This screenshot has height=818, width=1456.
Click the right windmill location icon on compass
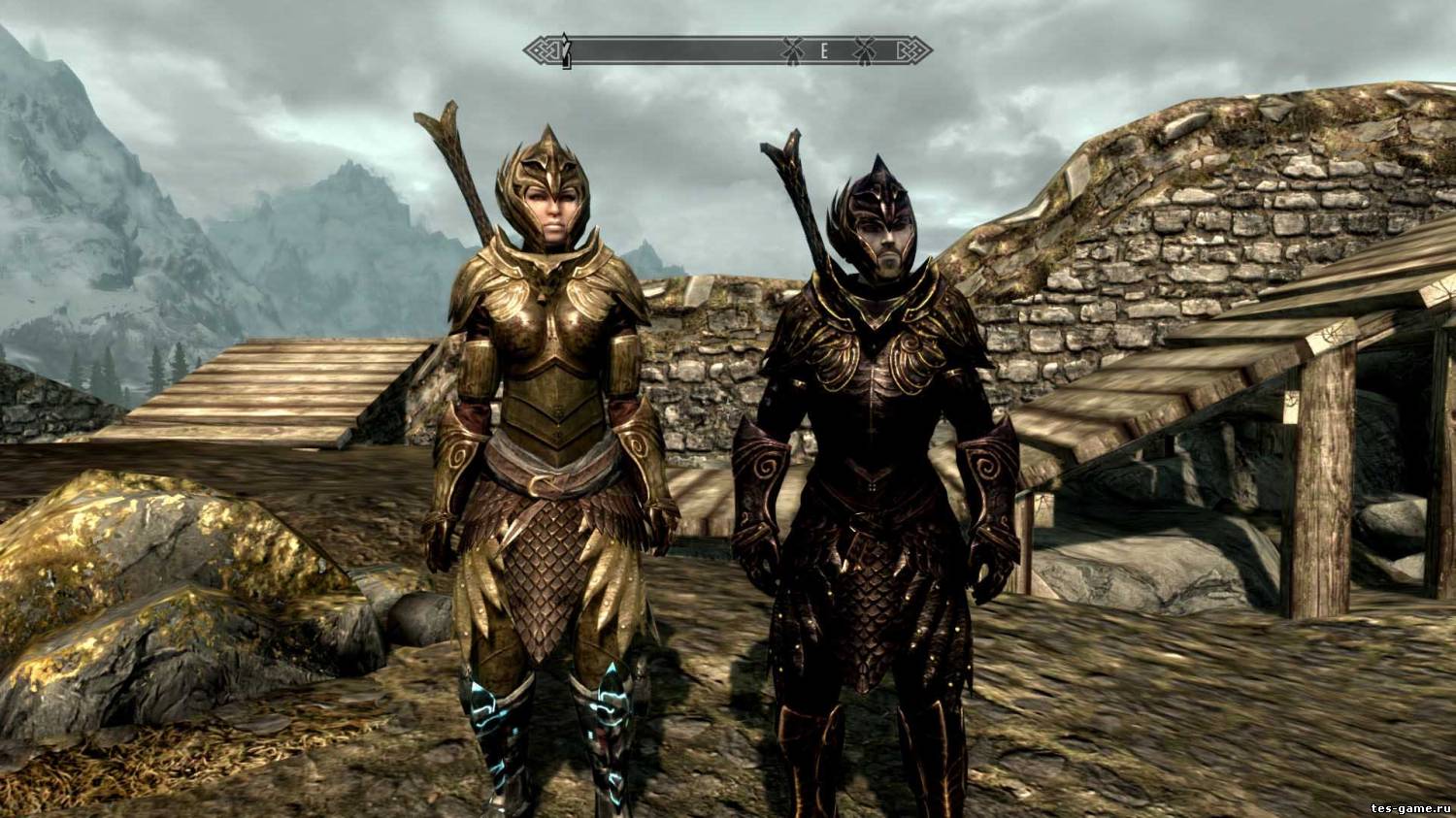pyautogui.click(x=864, y=49)
